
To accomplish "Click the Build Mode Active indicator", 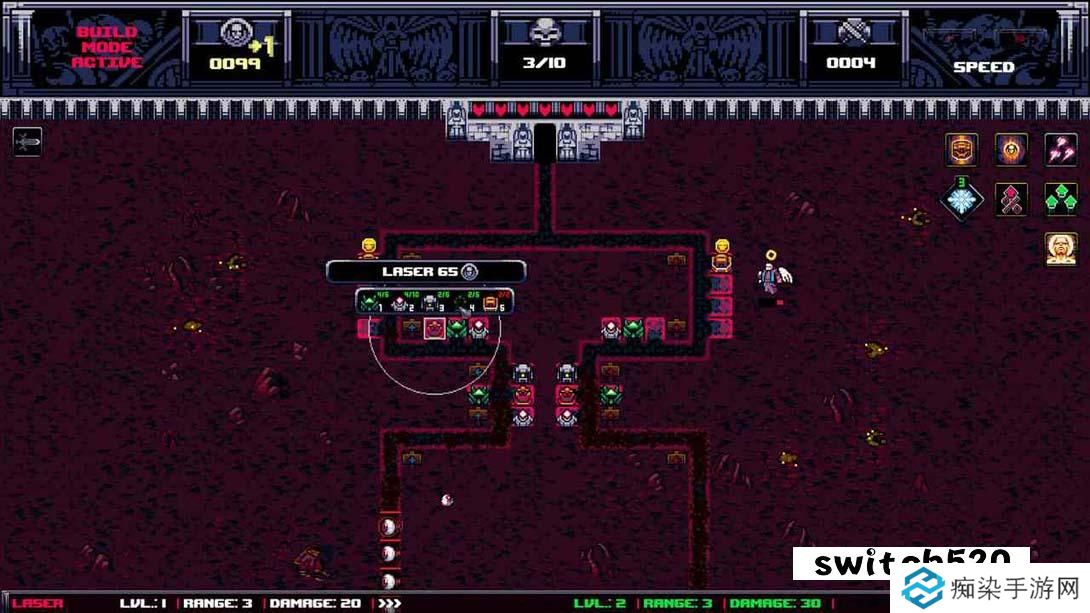I will [107, 47].
